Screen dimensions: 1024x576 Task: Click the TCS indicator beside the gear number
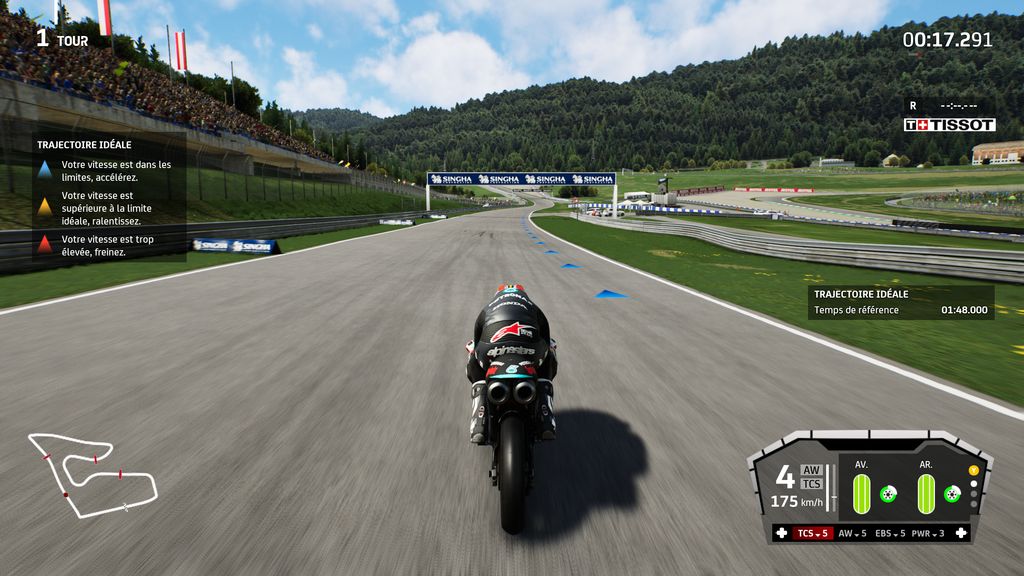pos(811,484)
